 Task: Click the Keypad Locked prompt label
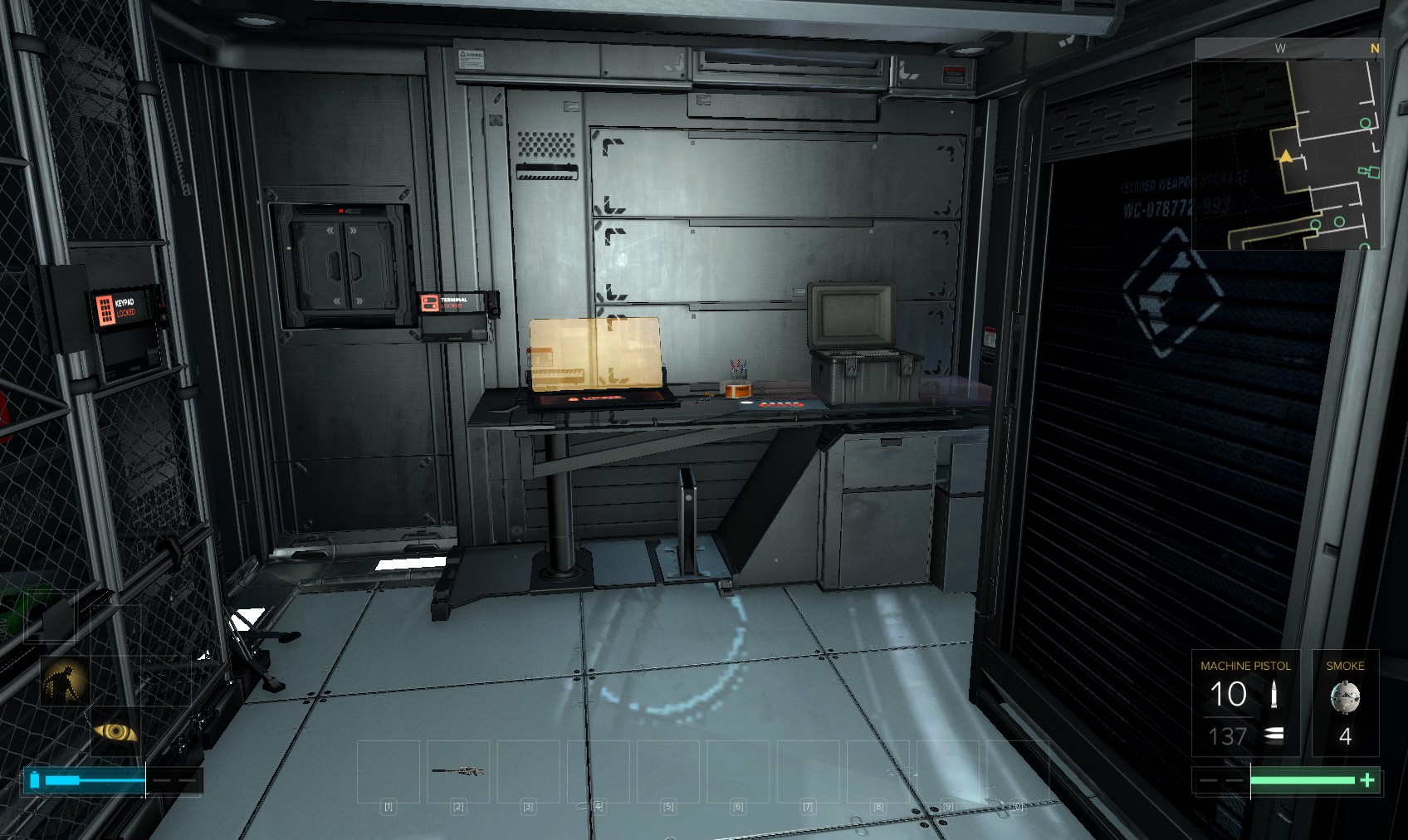(125, 307)
